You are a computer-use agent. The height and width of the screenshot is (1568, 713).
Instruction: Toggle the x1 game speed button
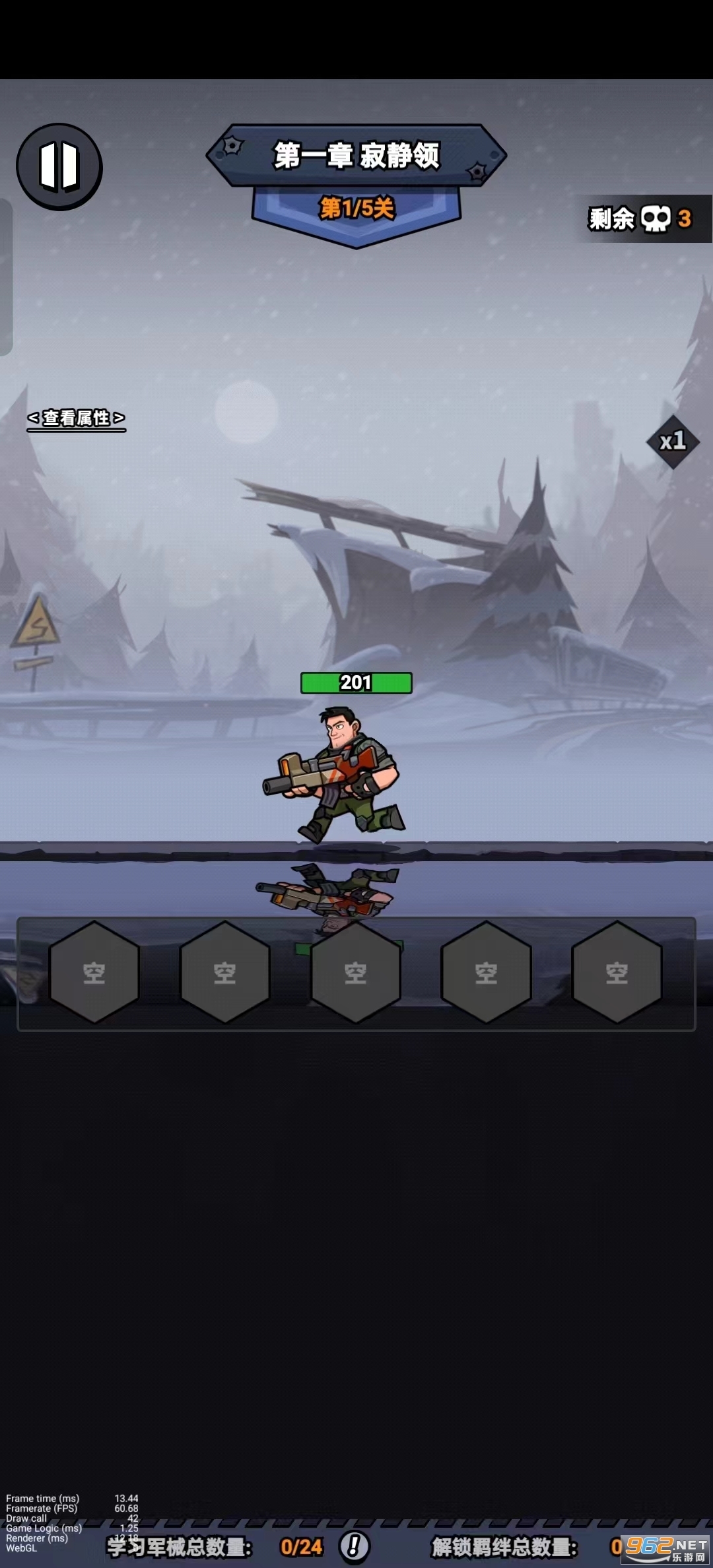(x=673, y=441)
